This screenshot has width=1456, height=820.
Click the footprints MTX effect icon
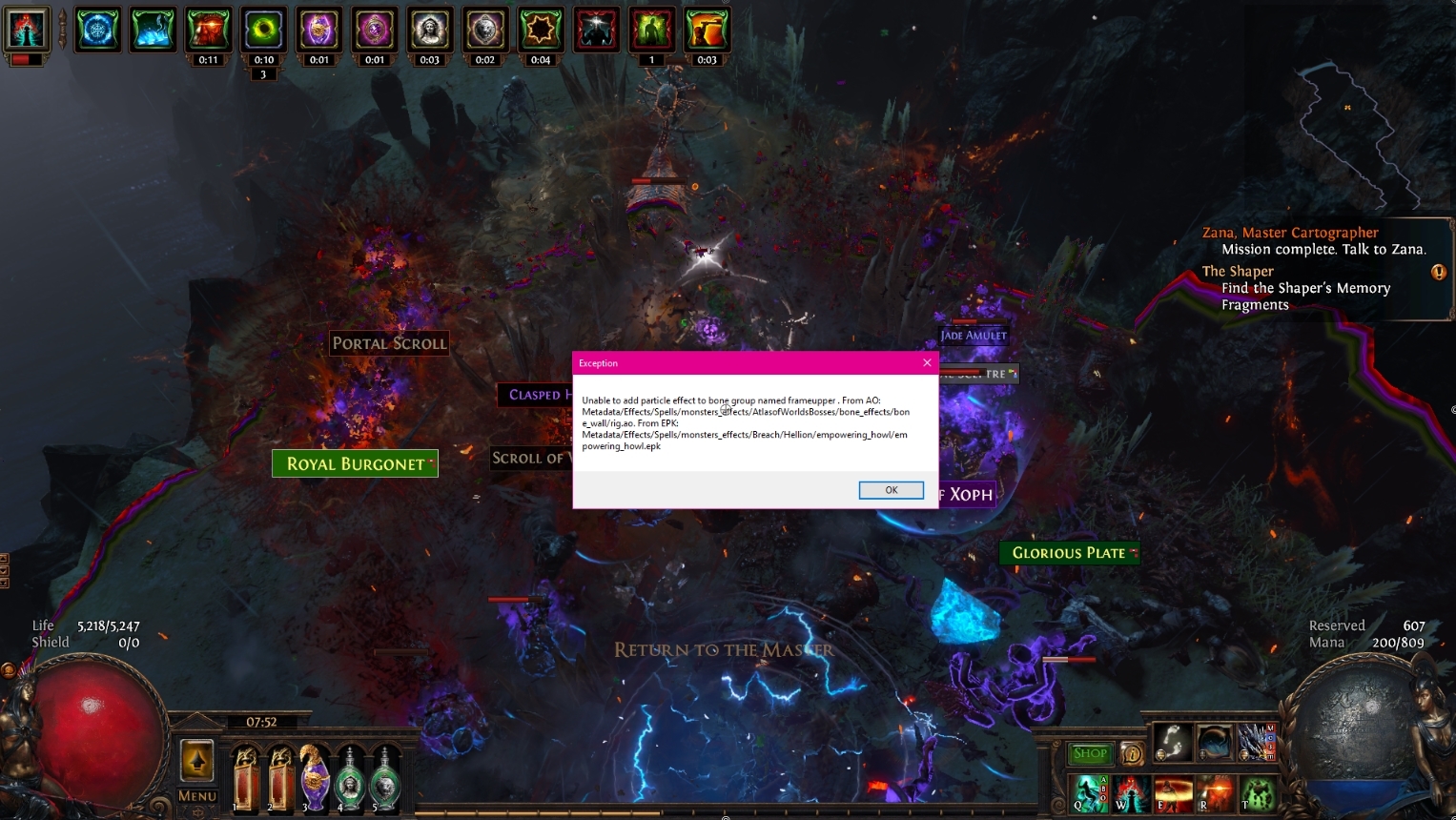[x=1173, y=742]
